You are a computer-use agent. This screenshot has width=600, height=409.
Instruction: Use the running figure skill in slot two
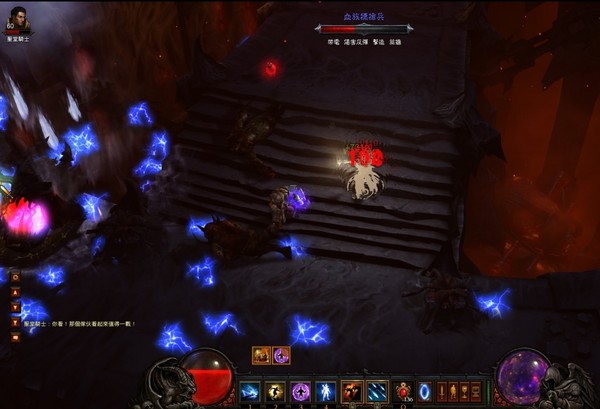(x=275, y=391)
